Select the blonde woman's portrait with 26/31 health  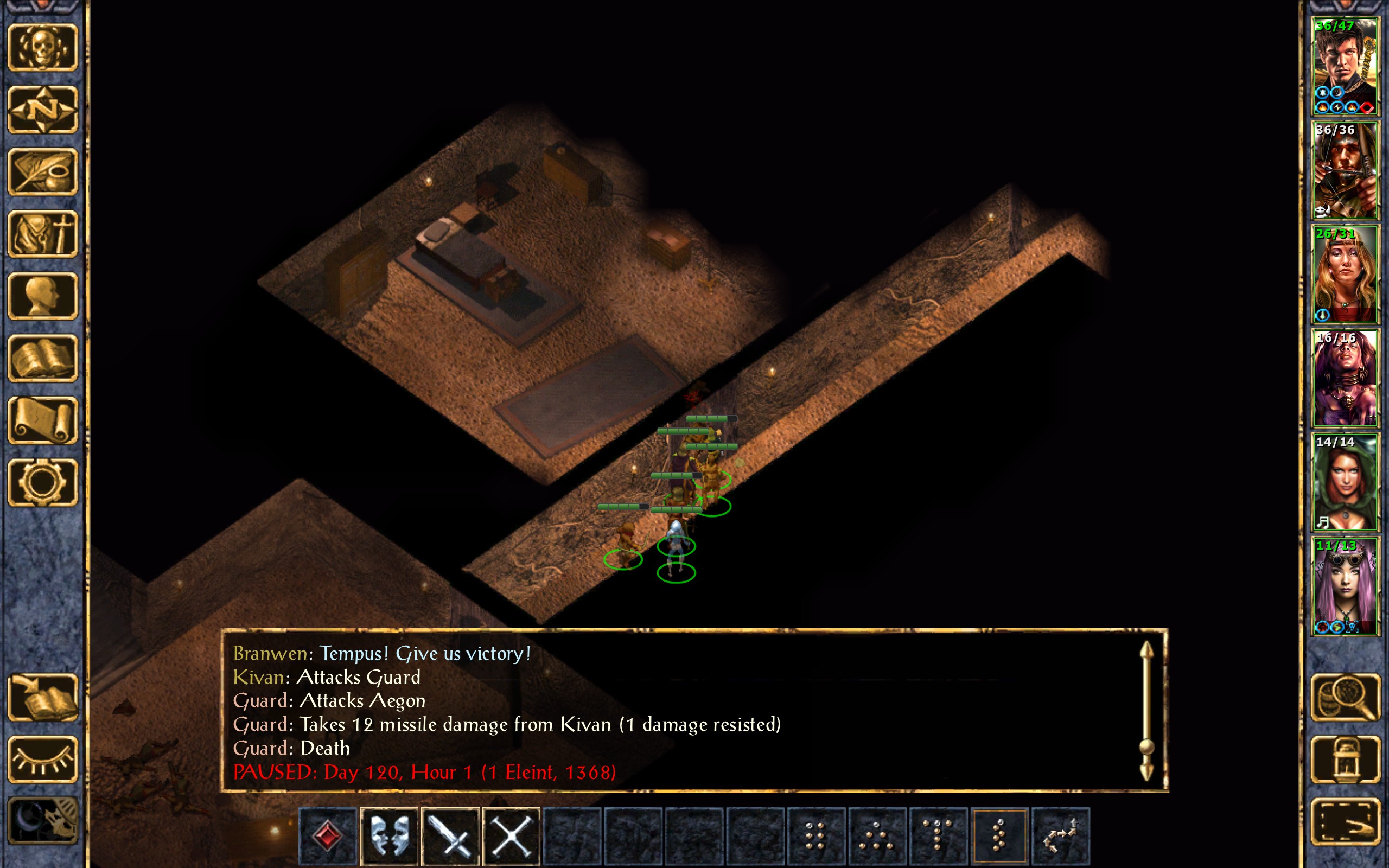1345,274
